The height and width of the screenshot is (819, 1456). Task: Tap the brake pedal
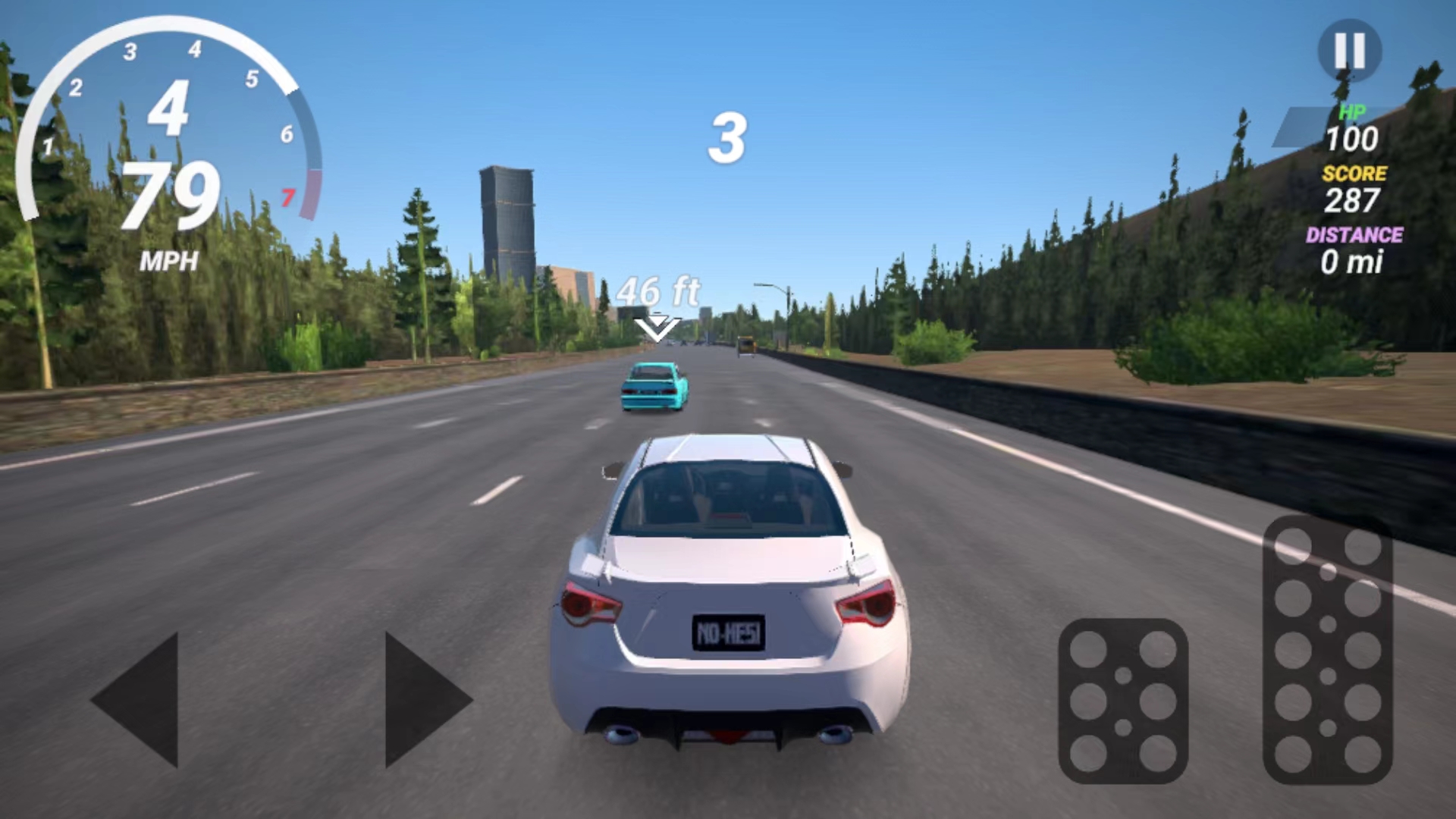click(x=1122, y=701)
